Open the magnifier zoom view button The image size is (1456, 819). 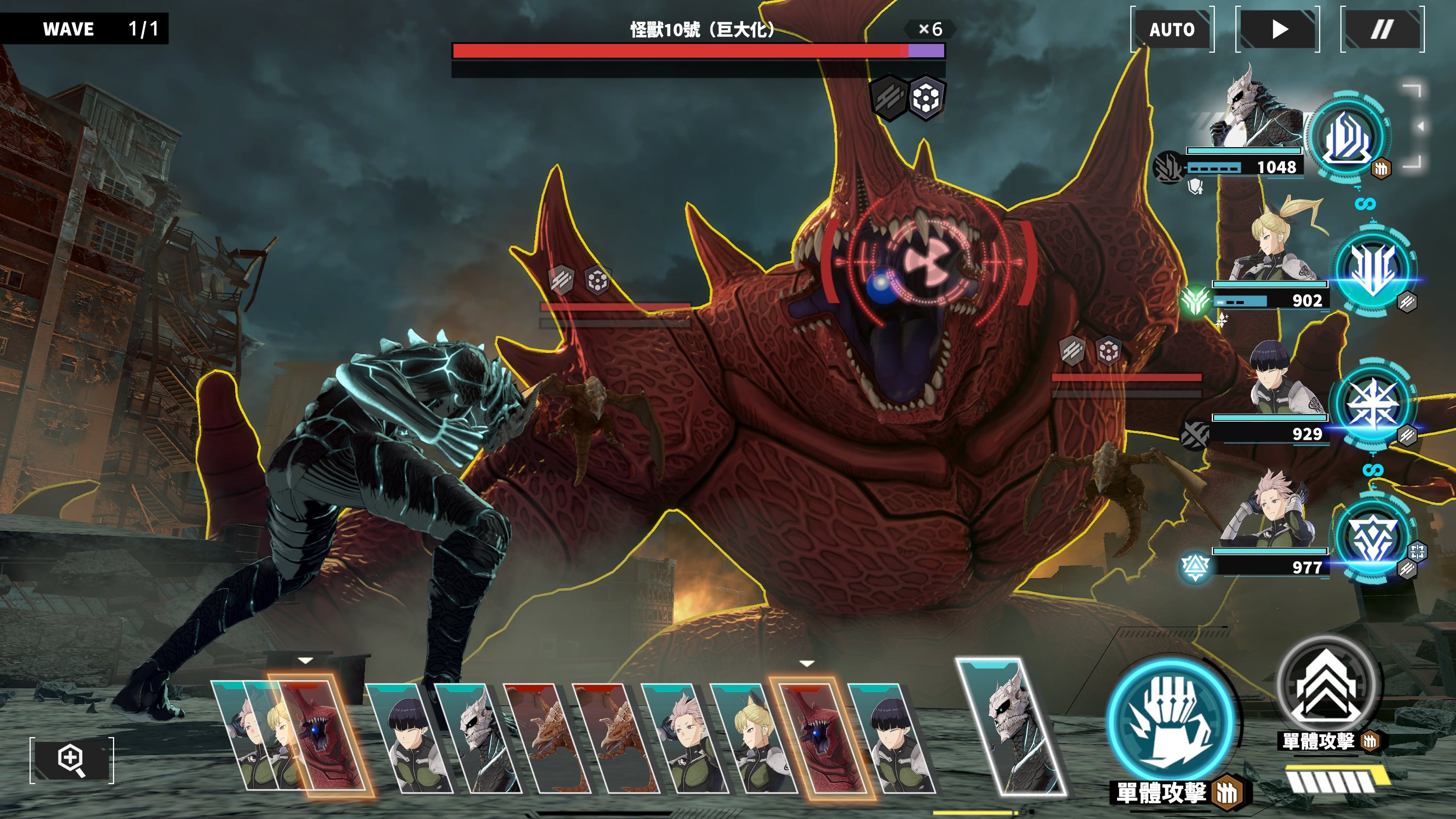pyautogui.click(x=72, y=760)
